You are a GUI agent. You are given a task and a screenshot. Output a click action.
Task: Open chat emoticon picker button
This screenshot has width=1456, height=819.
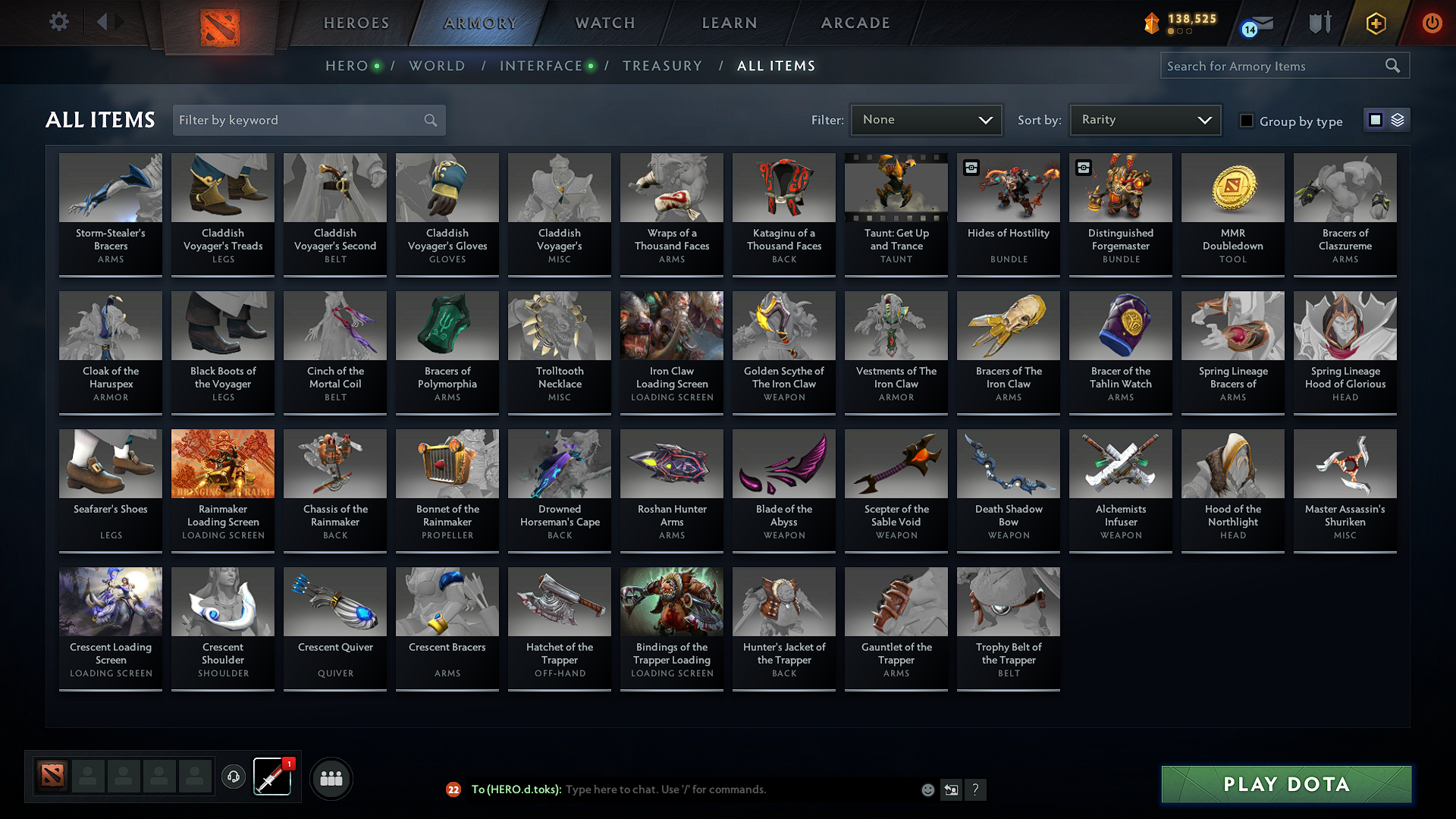[927, 789]
